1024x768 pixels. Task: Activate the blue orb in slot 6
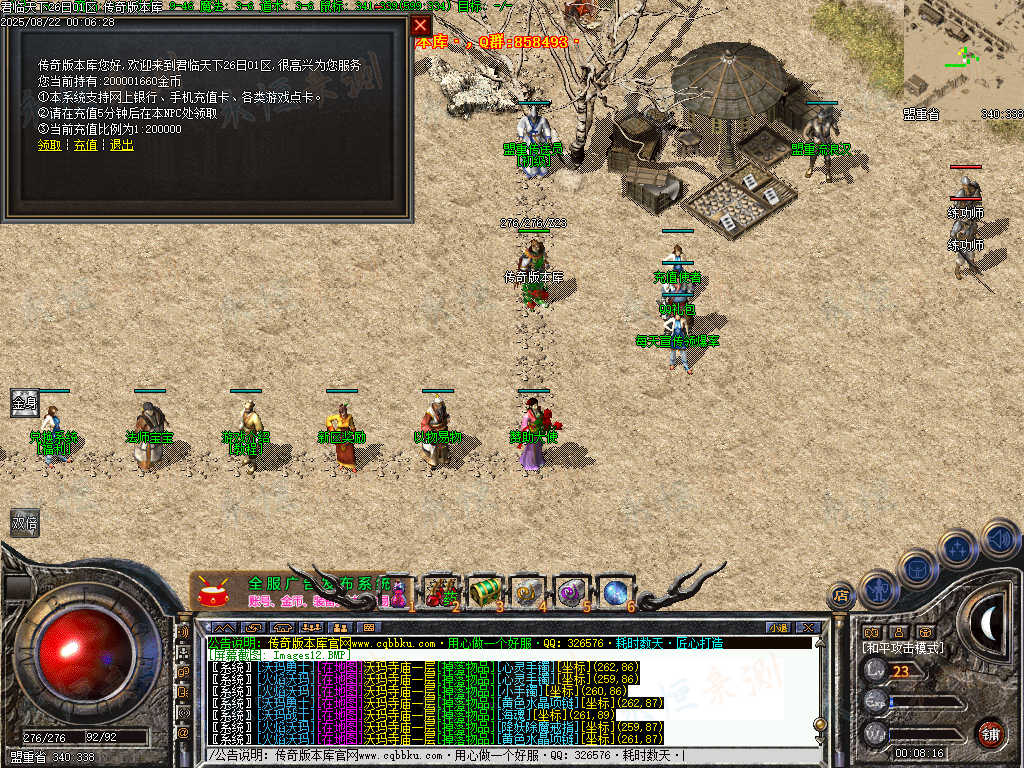click(x=615, y=591)
